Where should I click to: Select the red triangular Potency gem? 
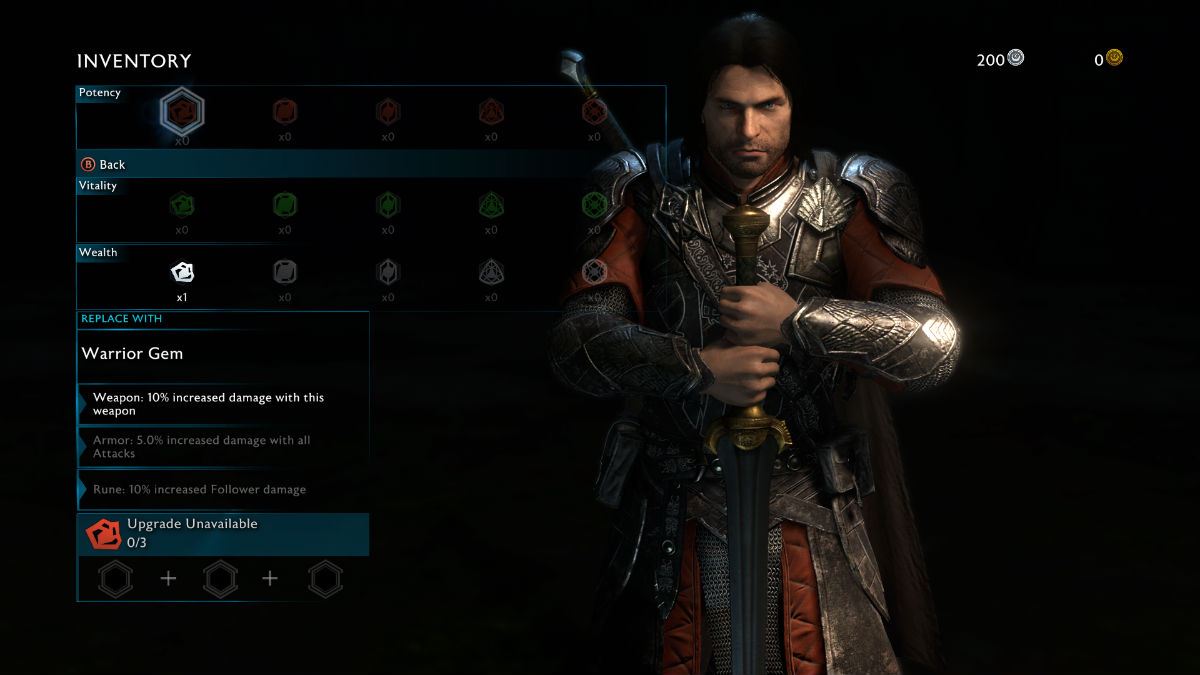(491, 111)
